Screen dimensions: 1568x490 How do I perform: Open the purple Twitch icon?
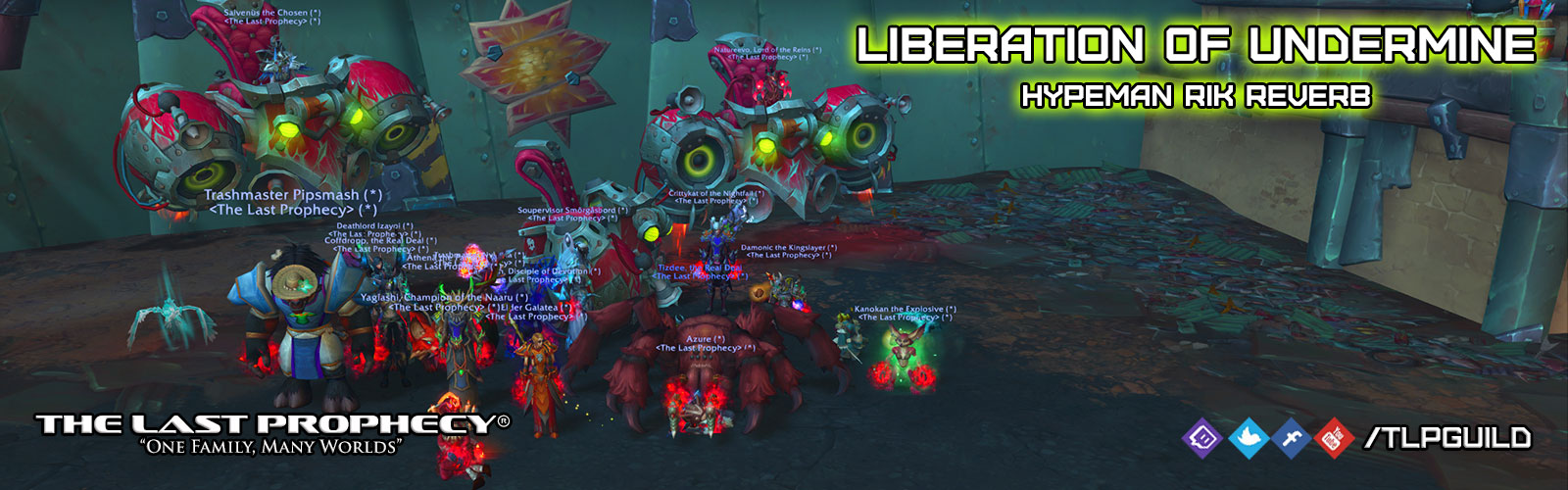click(1202, 437)
